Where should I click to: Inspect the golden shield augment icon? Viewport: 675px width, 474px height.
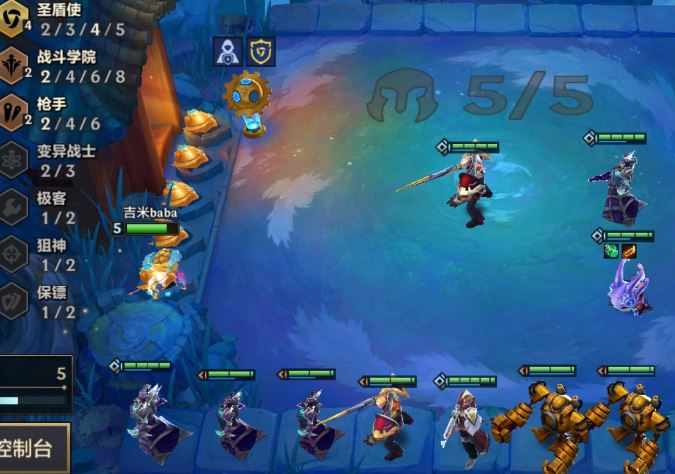pos(260,51)
